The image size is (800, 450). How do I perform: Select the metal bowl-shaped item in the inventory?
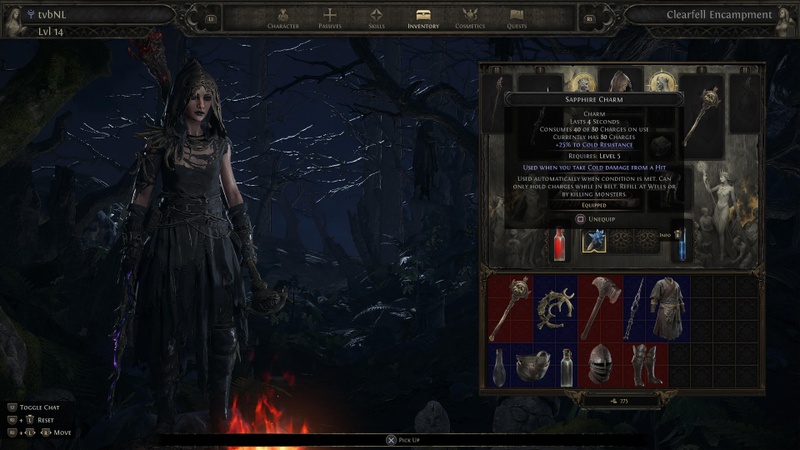tap(532, 367)
